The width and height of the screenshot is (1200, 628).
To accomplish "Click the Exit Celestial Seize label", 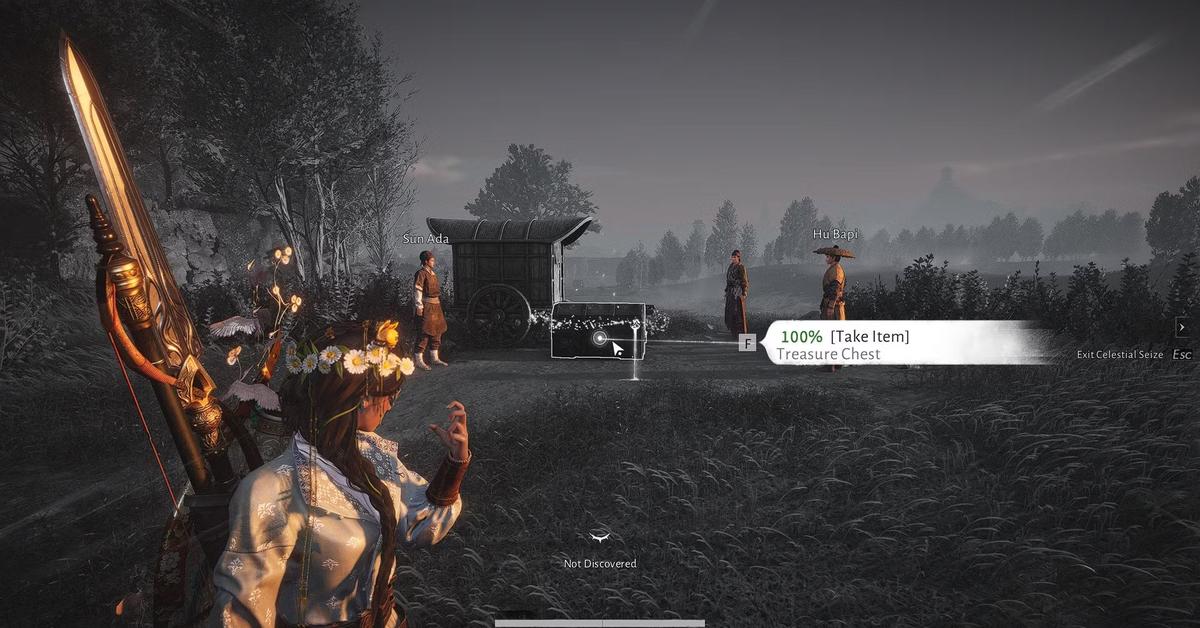I will (1119, 355).
